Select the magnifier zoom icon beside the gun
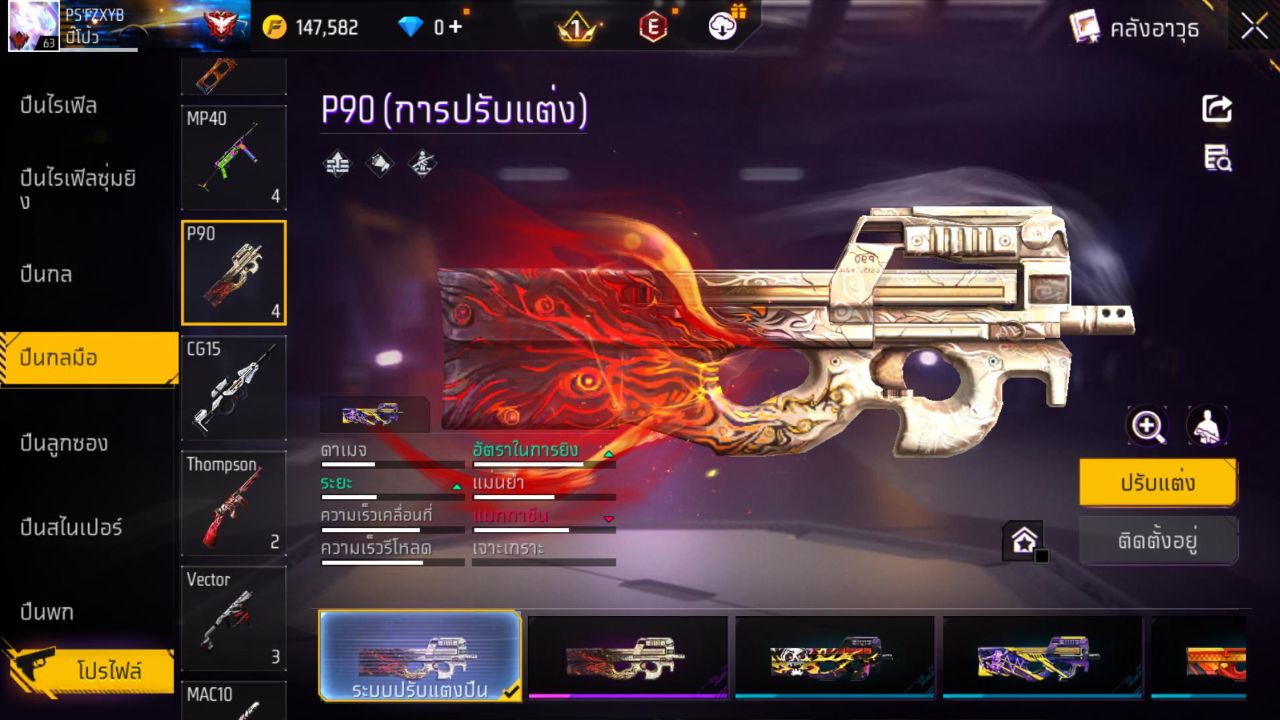Viewport: 1280px width, 720px height. (x=1147, y=425)
